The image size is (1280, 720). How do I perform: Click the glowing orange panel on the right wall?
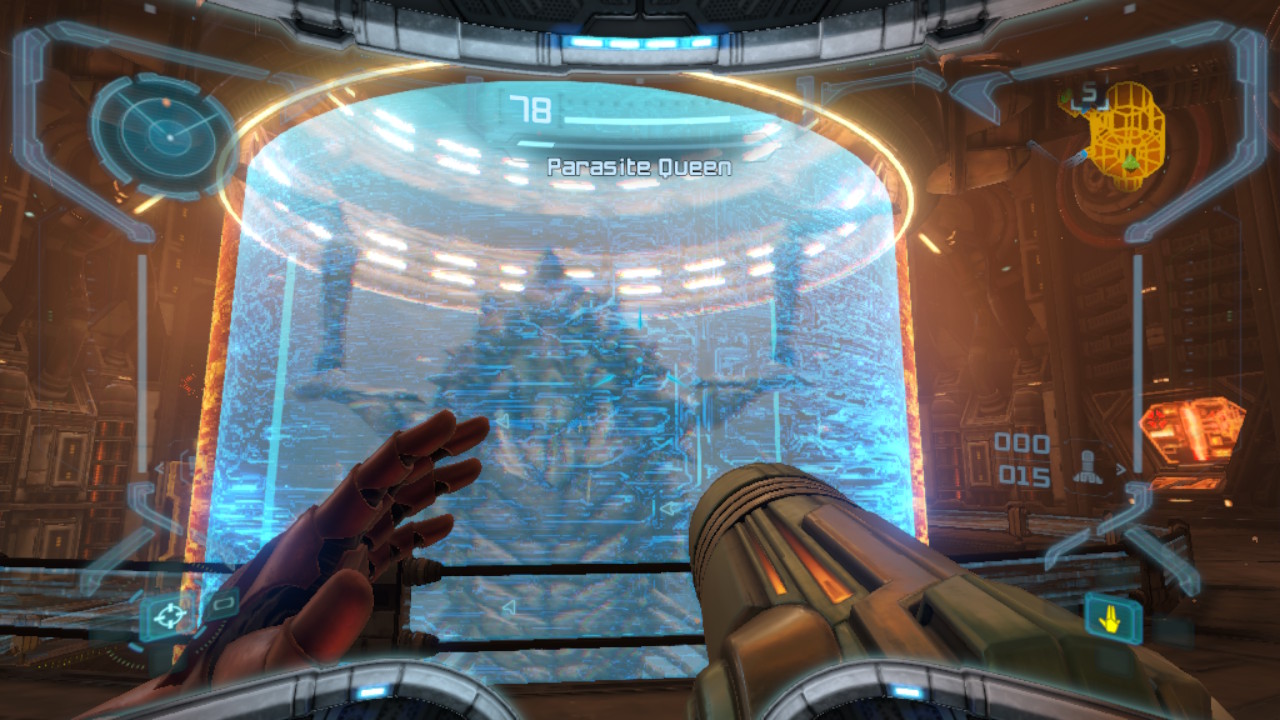[1192, 430]
